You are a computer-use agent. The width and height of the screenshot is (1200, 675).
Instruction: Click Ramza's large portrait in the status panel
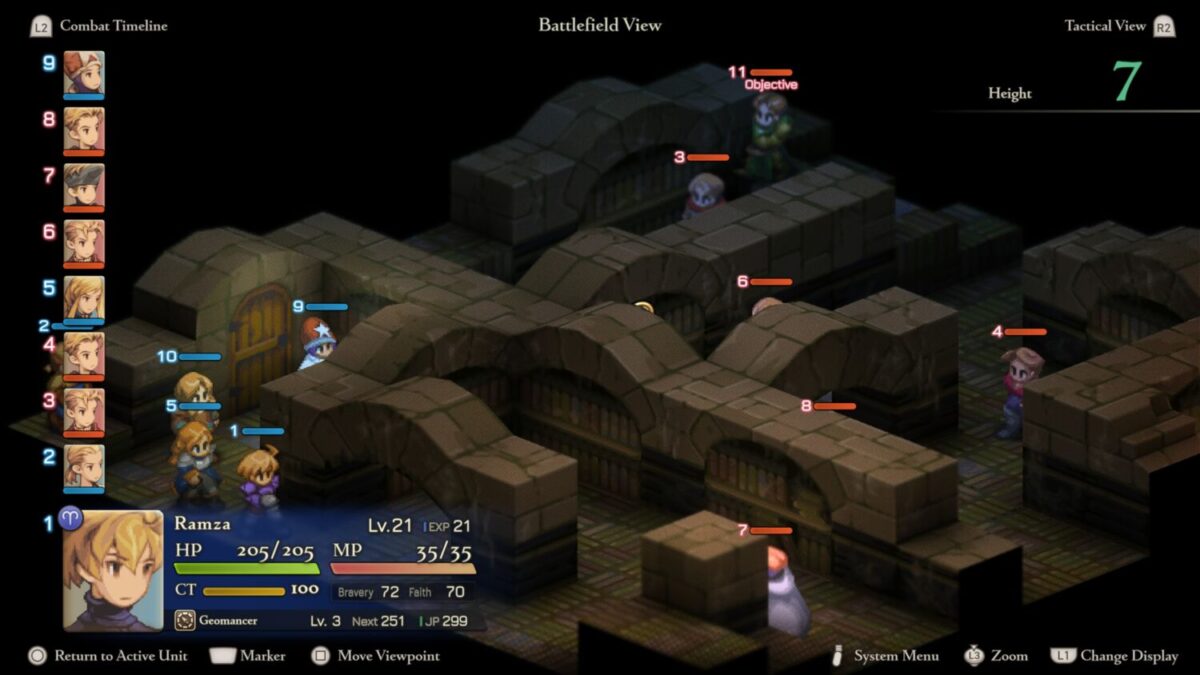[113, 570]
